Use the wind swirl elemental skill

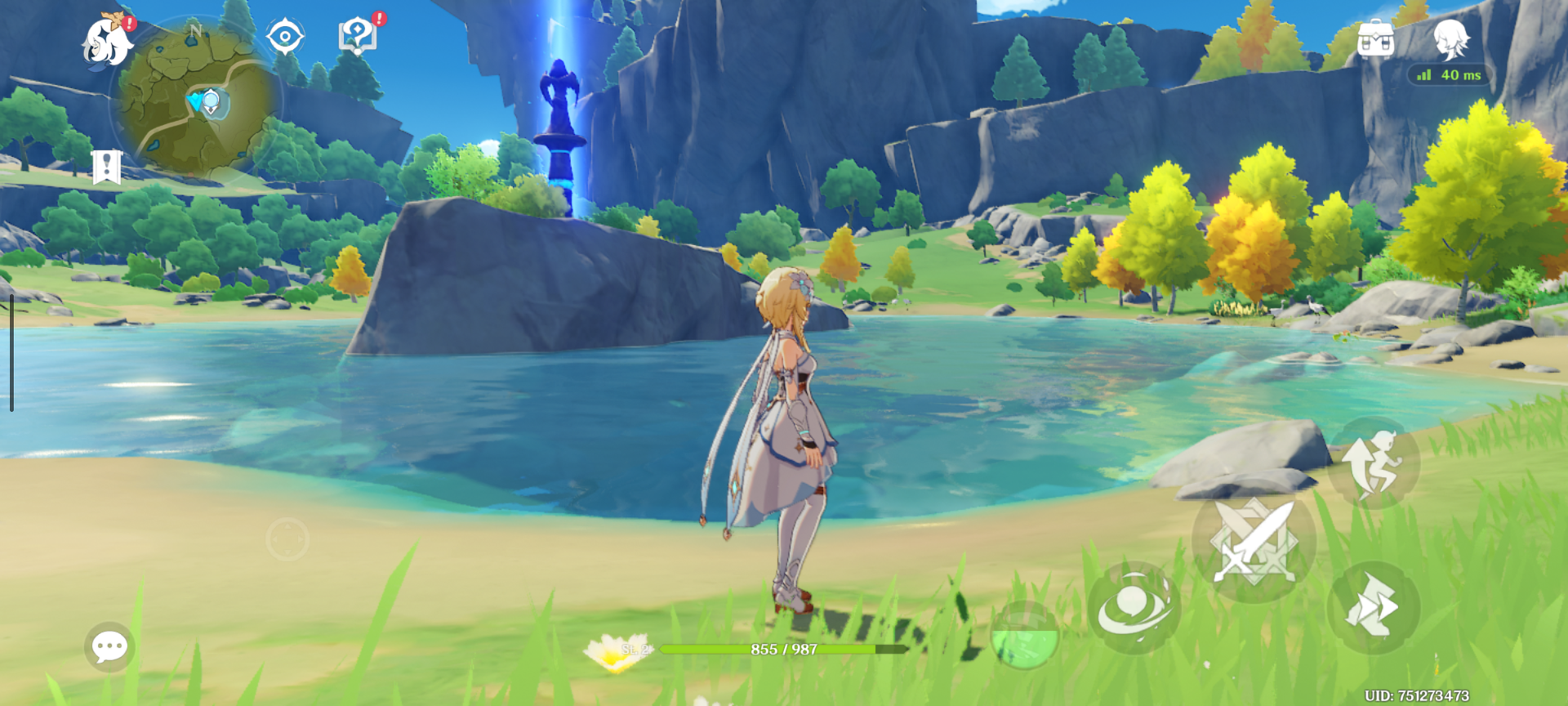(x=1134, y=607)
